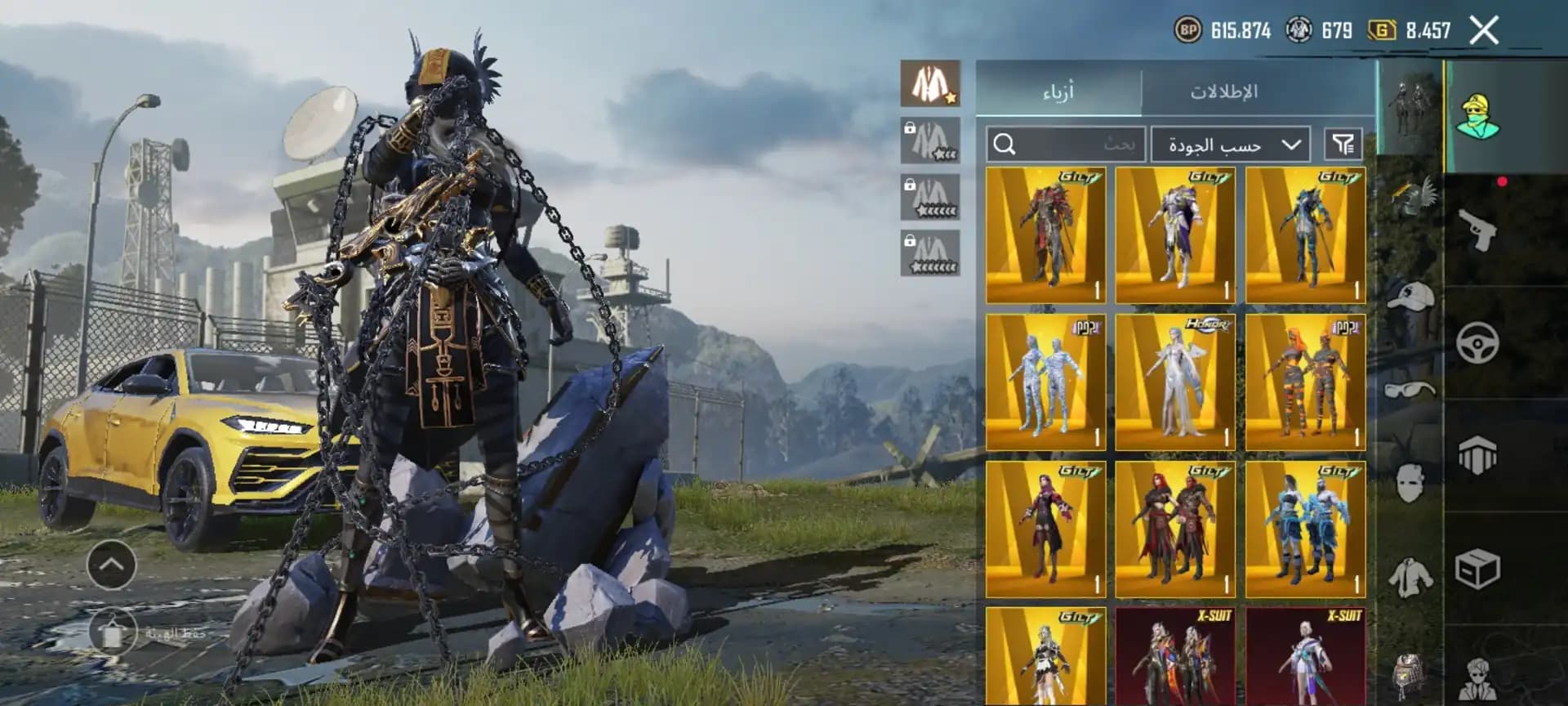
Task: Close the inventory with the X button
Action: click(1483, 31)
